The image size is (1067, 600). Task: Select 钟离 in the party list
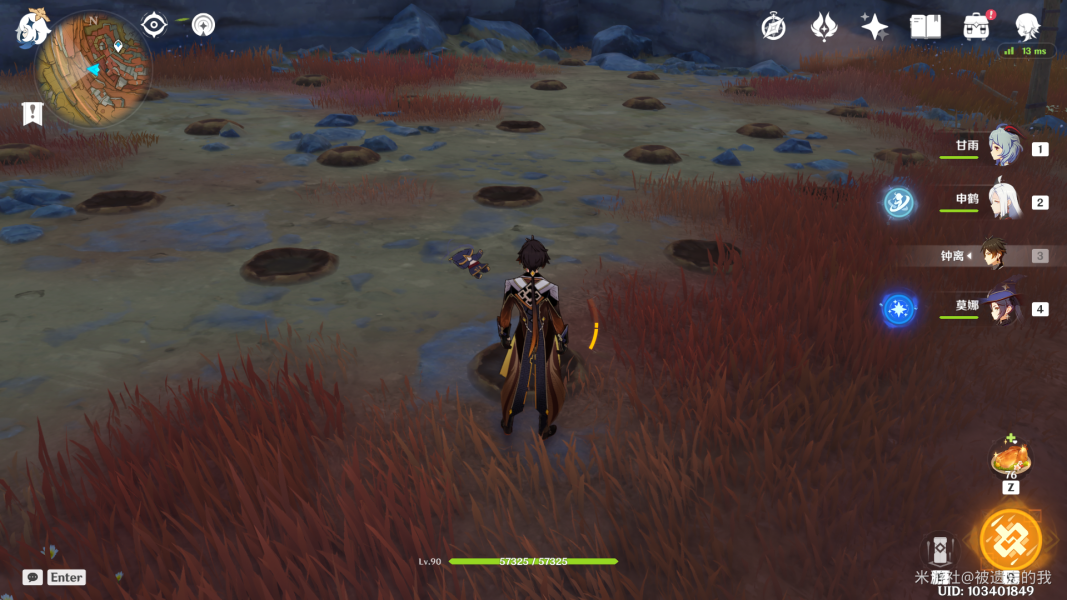coord(993,255)
